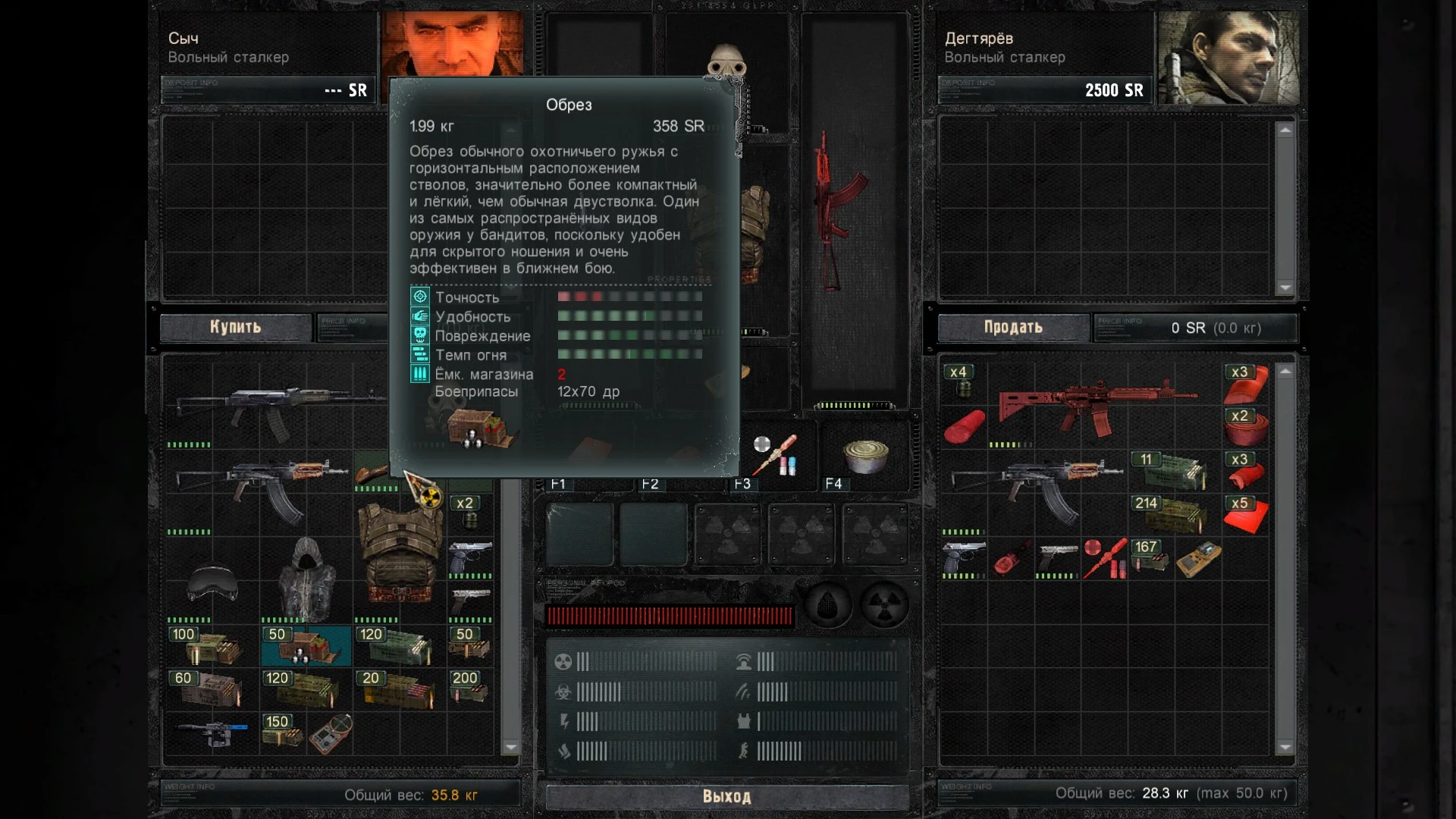
Task: Select your red assault rifle
Action: pos(1092,408)
